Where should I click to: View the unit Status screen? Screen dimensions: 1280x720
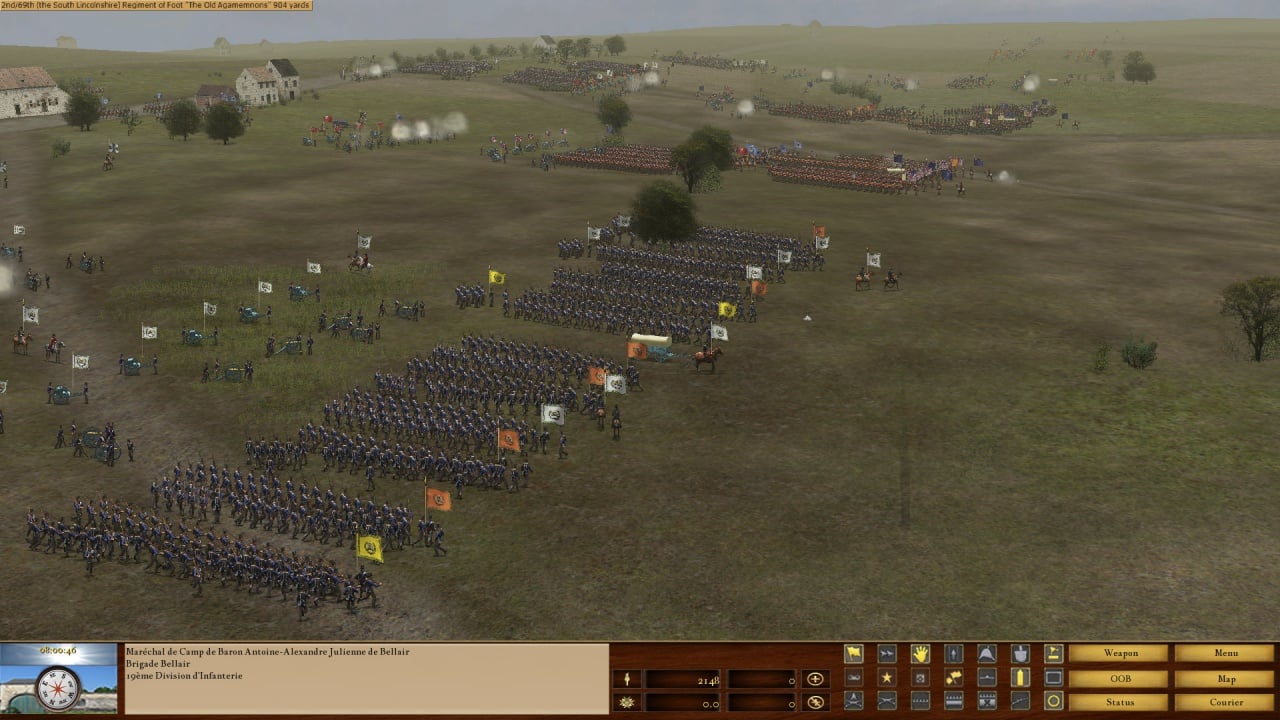(1118, 702)
